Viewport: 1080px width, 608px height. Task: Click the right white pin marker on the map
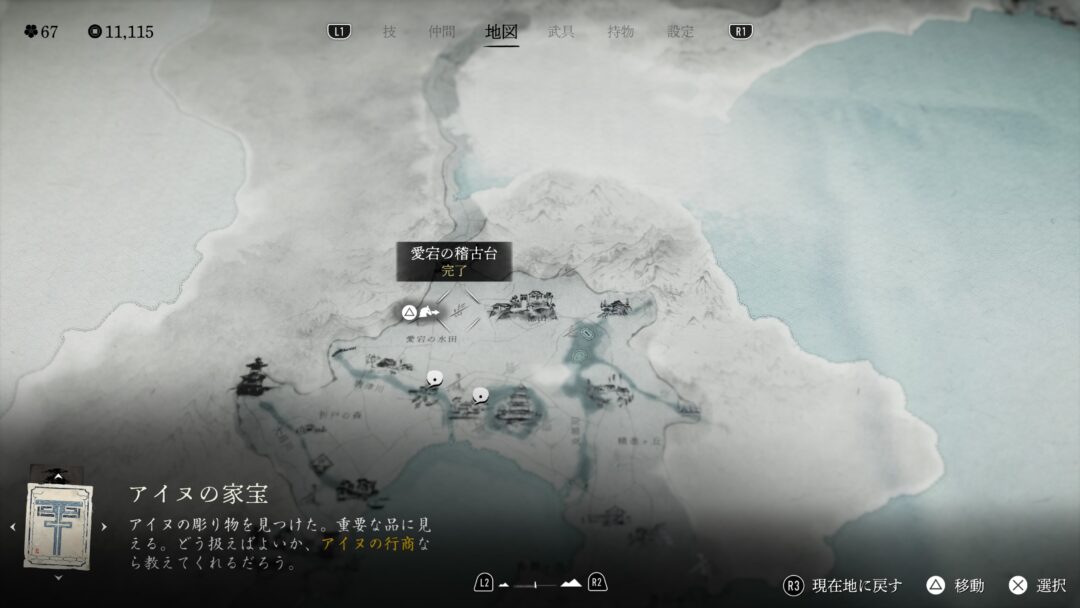pos(479,394)
